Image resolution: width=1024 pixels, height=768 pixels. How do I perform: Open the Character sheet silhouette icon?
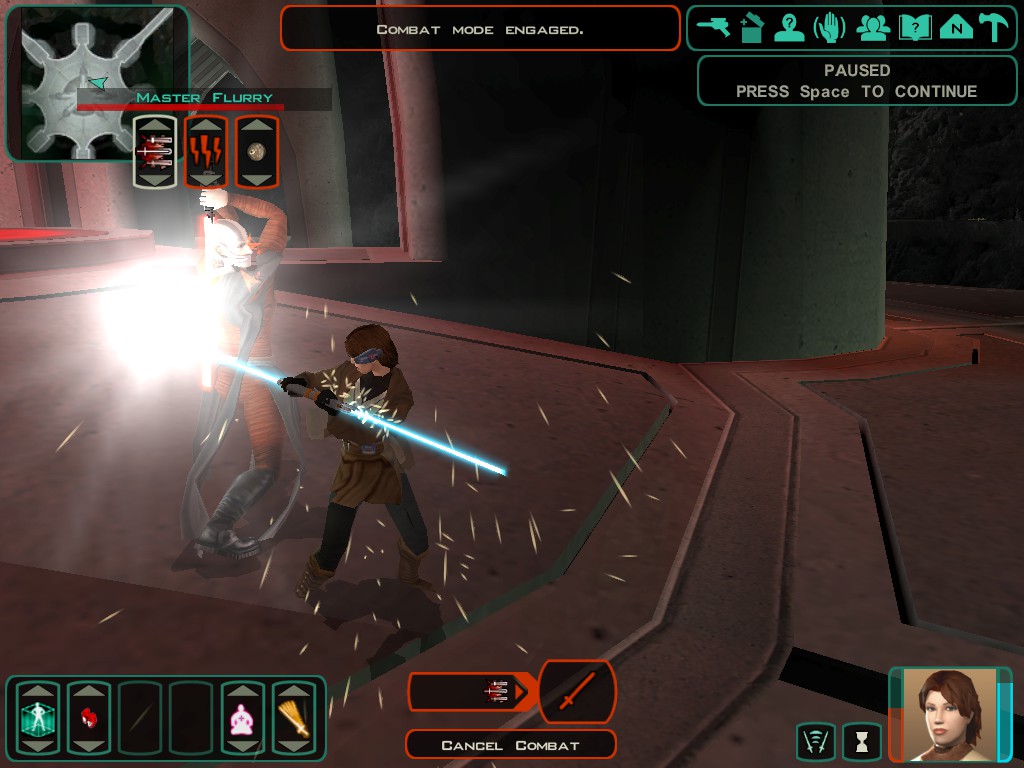click(x=790, y=28)
